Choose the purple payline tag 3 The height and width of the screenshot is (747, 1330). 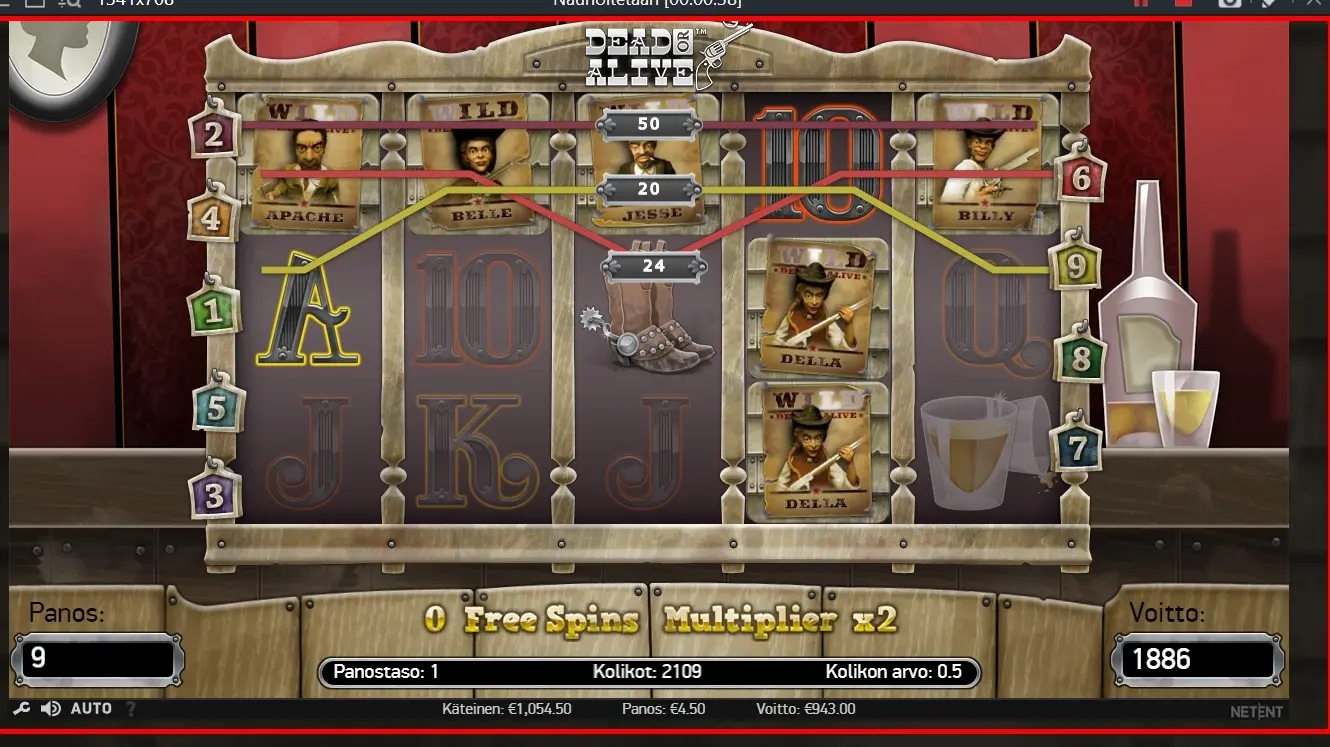point(214,495)
